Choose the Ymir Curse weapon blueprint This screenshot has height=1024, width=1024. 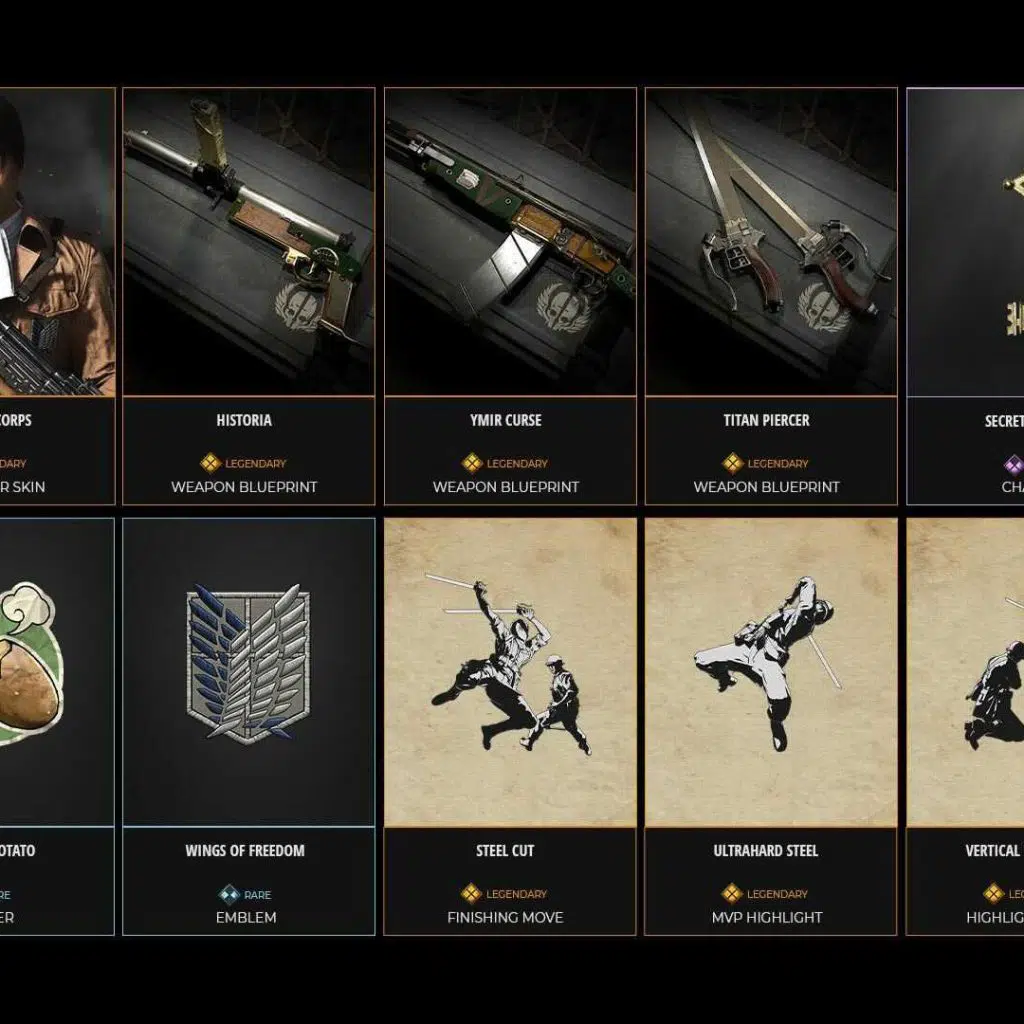click(510, 296)
